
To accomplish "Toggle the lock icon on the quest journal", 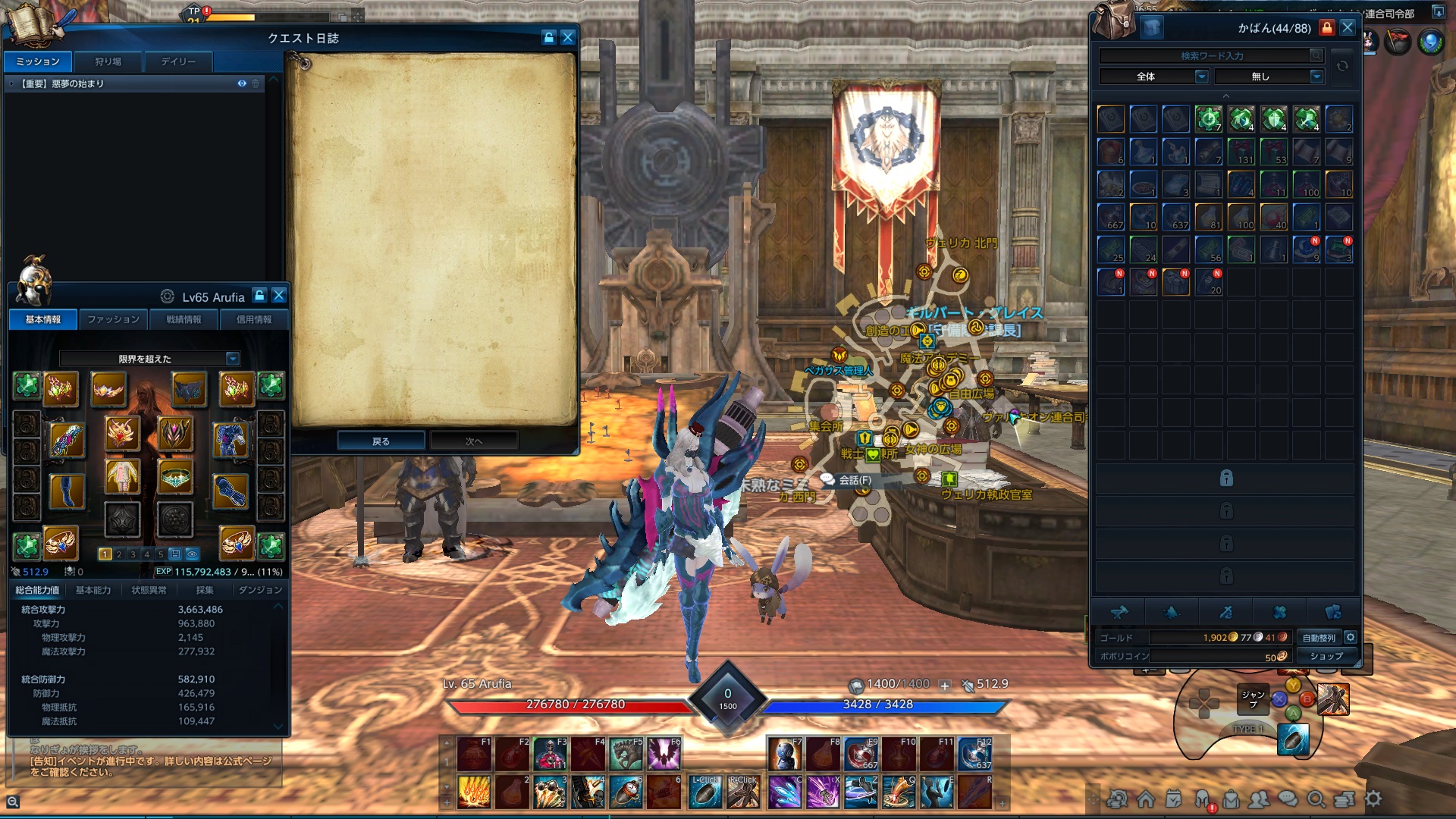I will coord(548,37).
